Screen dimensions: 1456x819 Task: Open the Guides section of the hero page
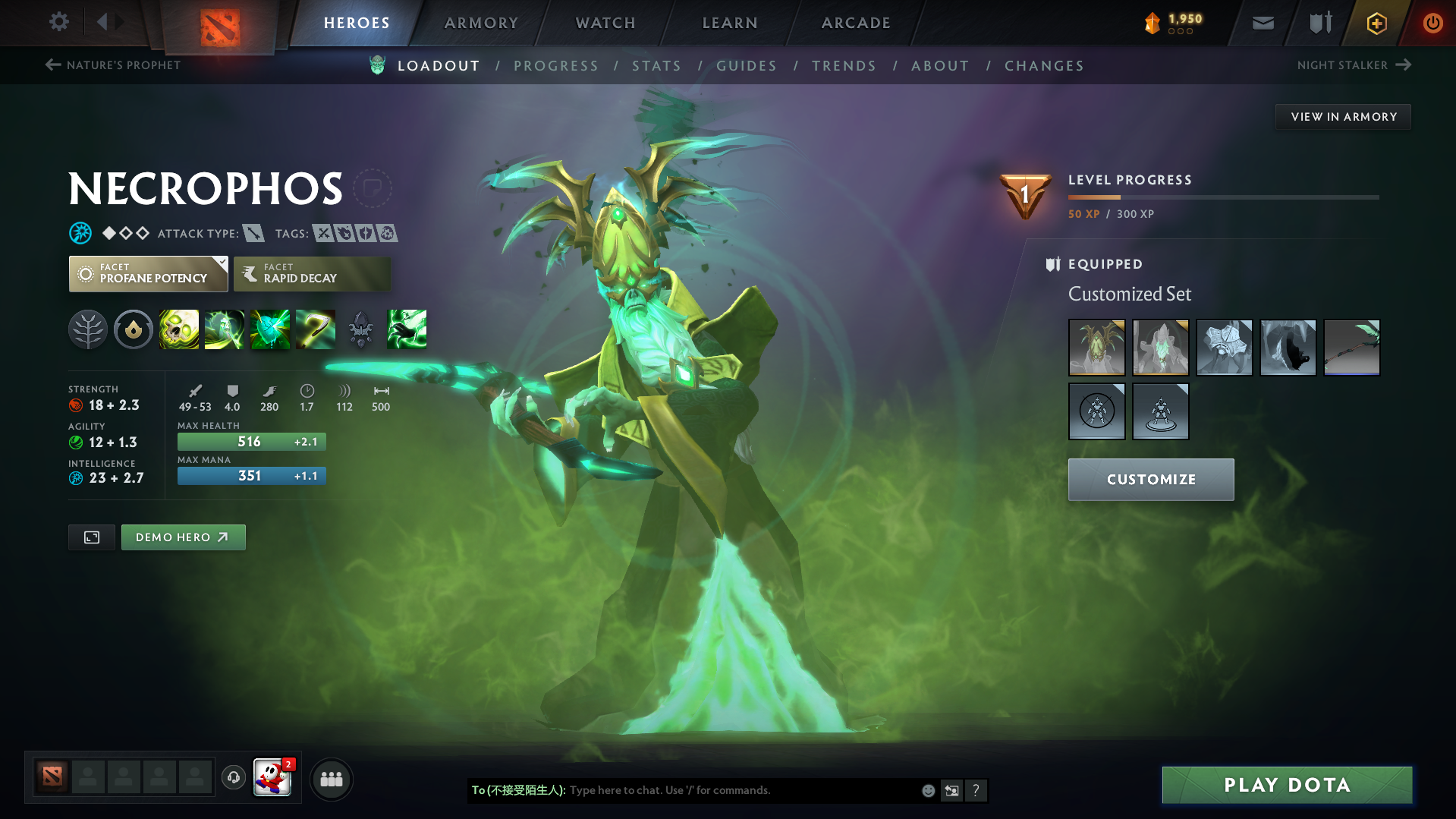(747, 65)
